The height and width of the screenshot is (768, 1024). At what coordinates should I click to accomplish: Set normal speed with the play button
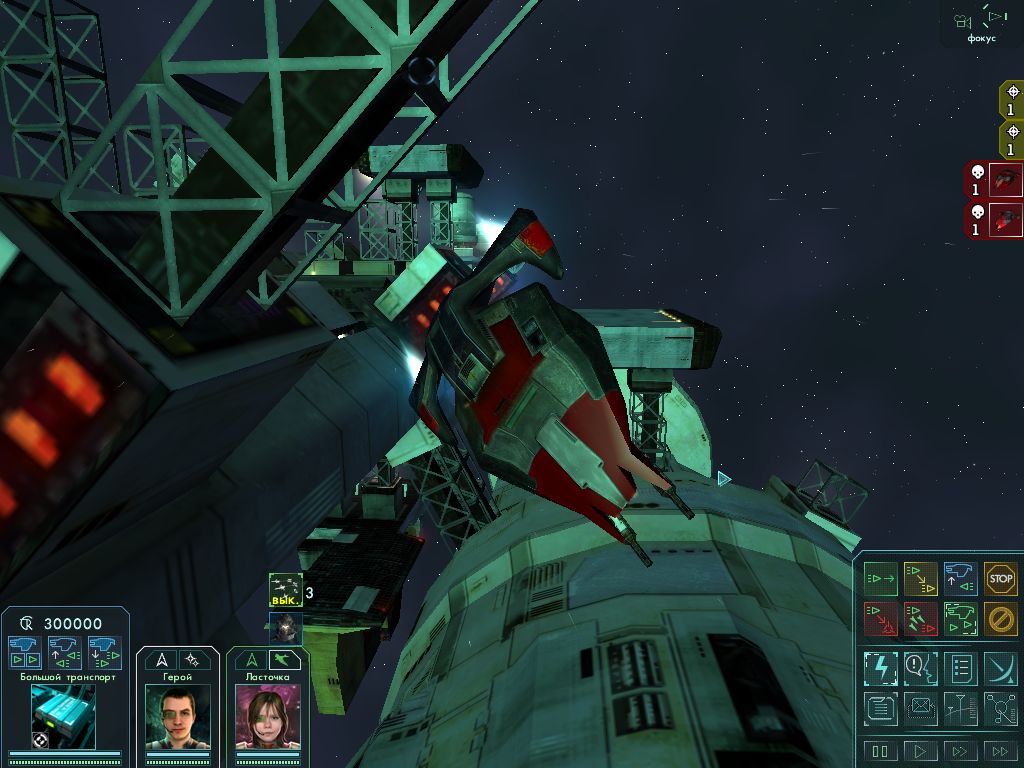tap(920, 750)
